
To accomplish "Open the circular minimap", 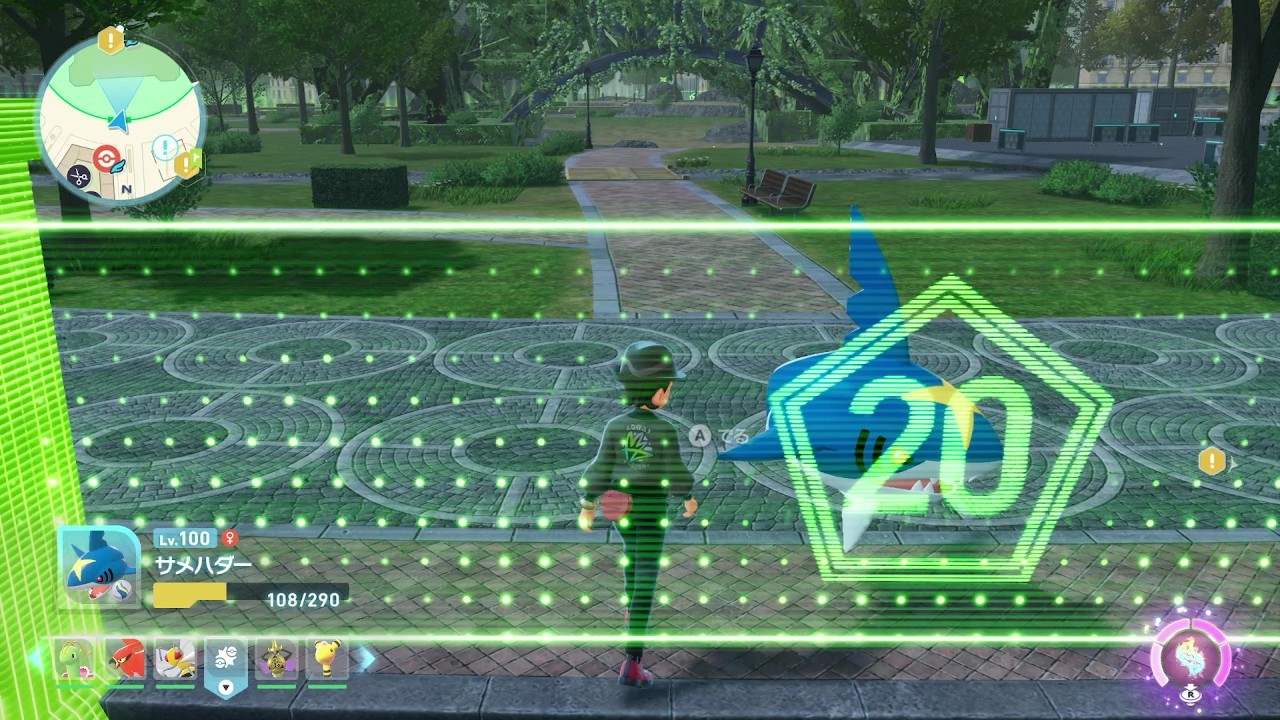I will tap(120, 118).
